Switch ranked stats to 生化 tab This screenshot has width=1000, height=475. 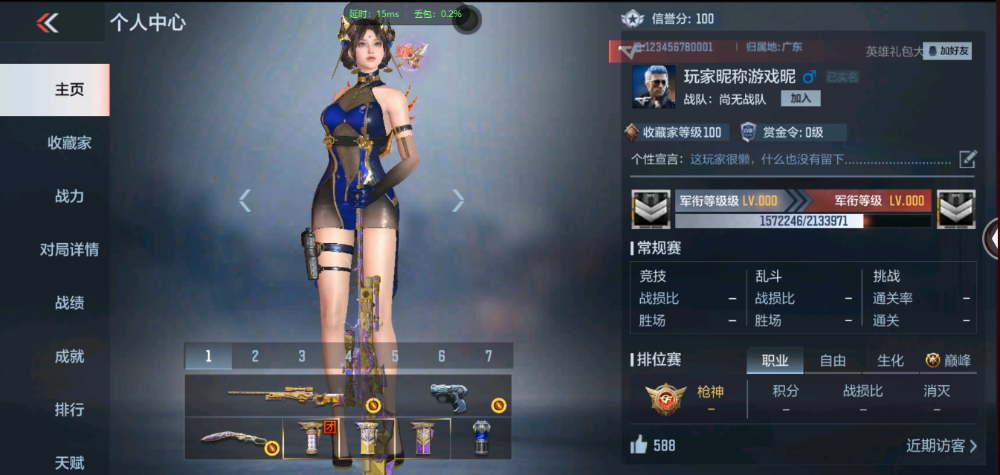coord(890,361)
